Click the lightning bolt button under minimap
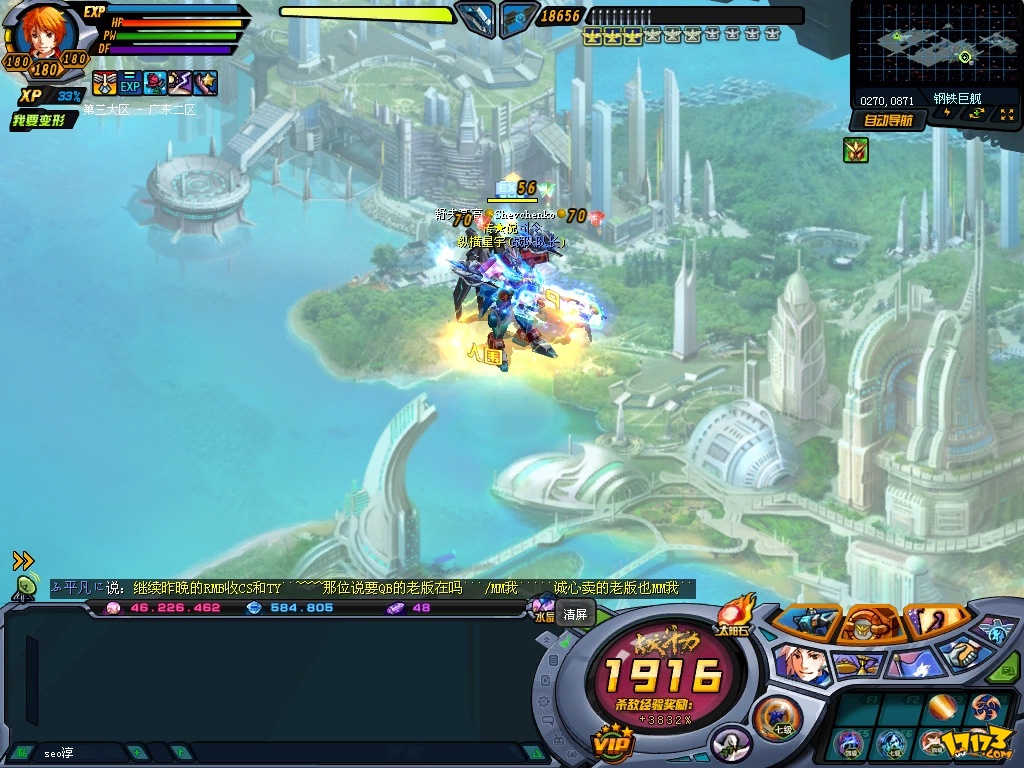Viewport: 1024px width, 768px height. [x=947, y=114]
